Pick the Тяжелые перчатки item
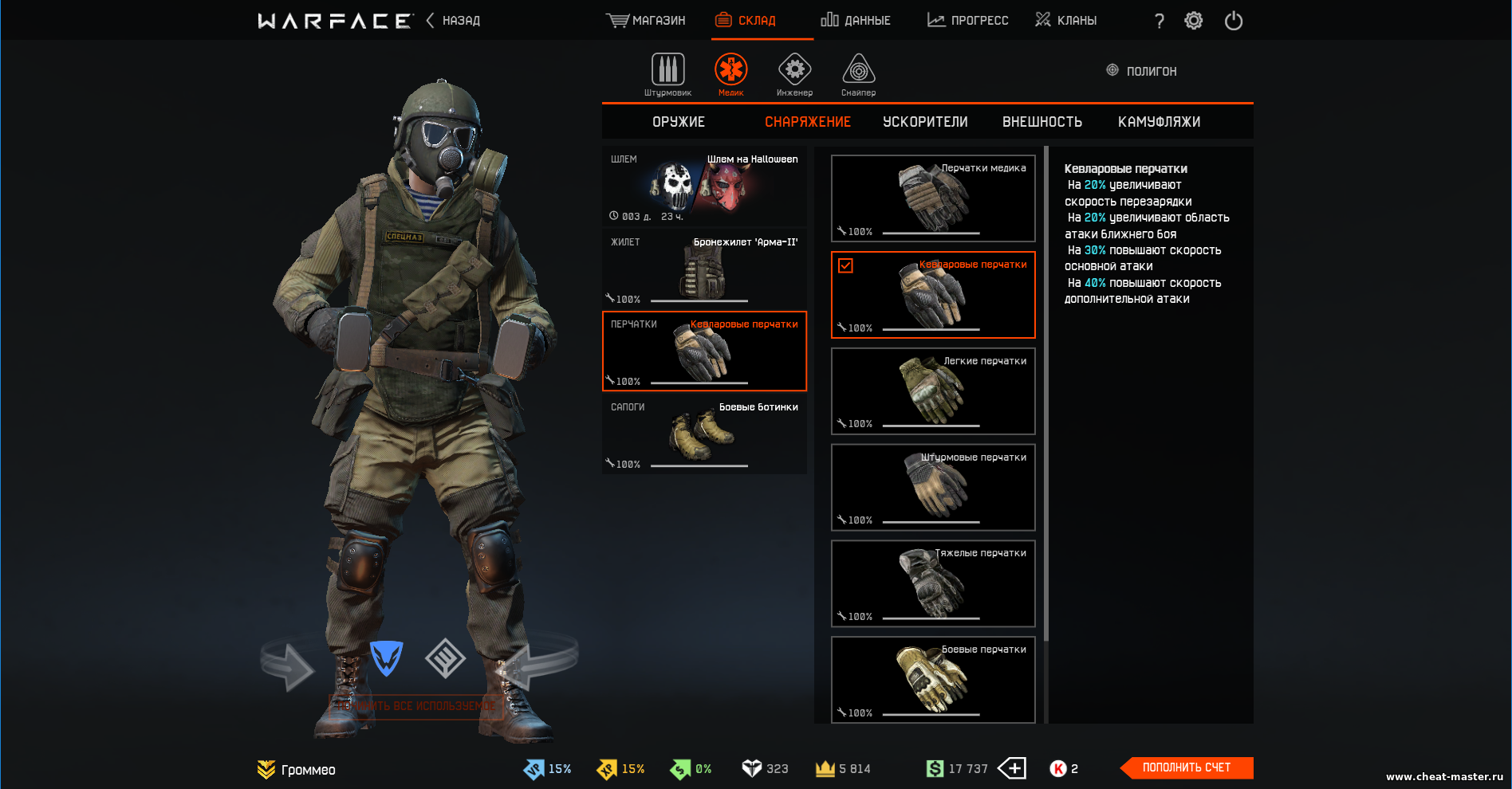Image resolution: width=1512 pixels, height=789 pixels. point(933,583)
